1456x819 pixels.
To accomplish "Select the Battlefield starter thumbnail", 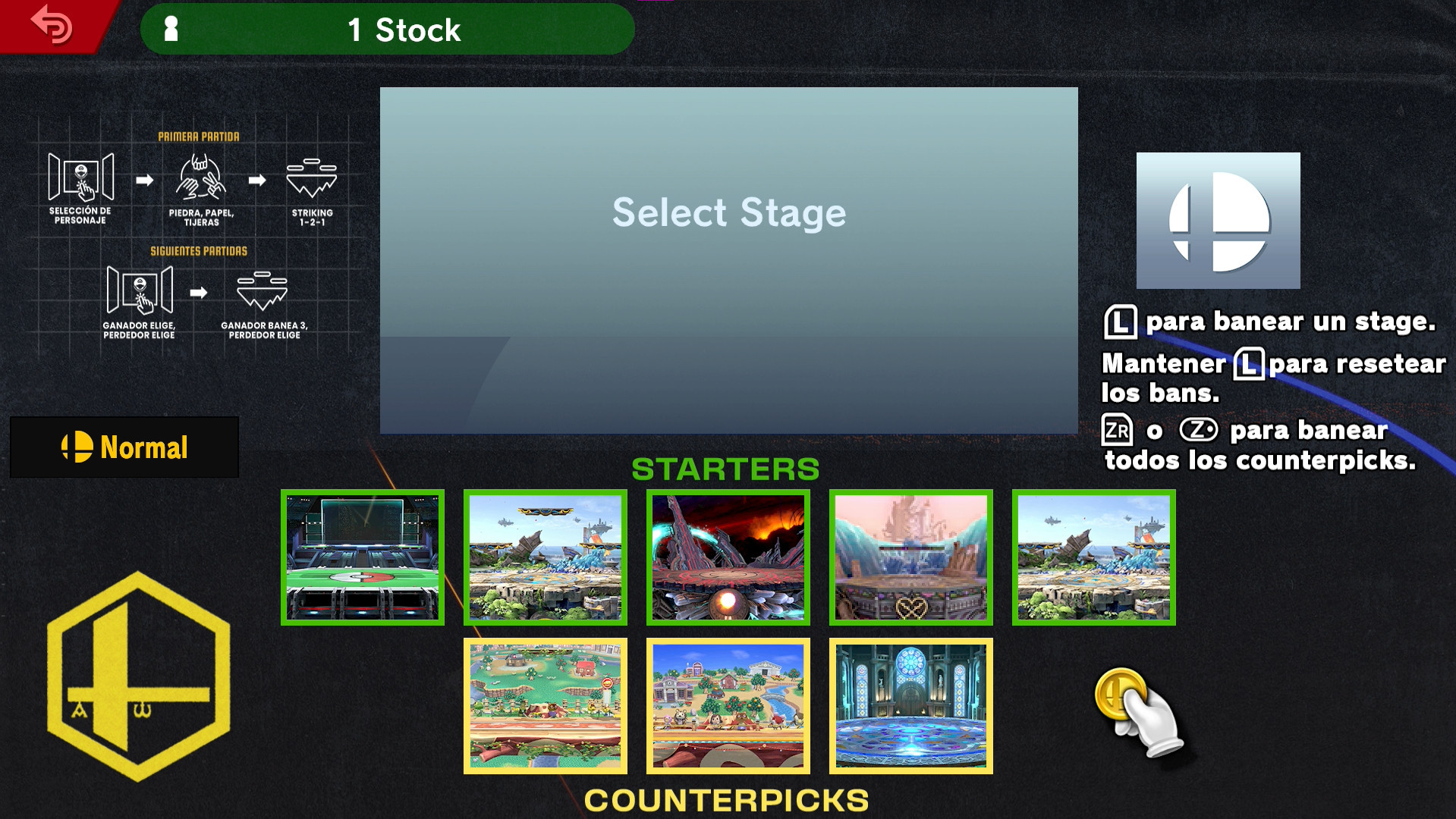I will click(546, 558).
